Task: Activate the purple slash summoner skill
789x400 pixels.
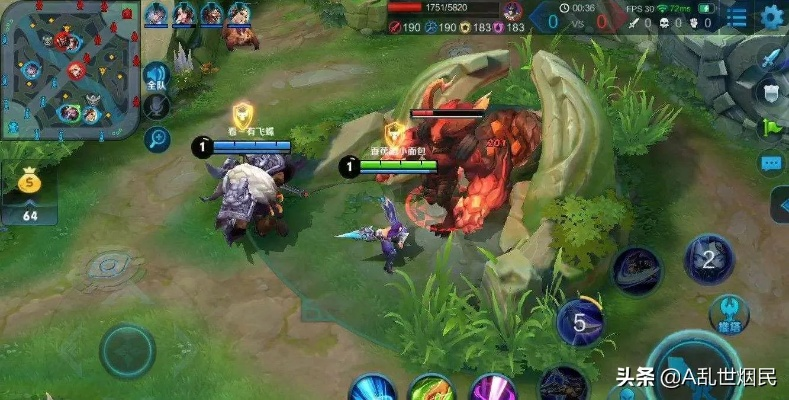Action: pos(493,388)
